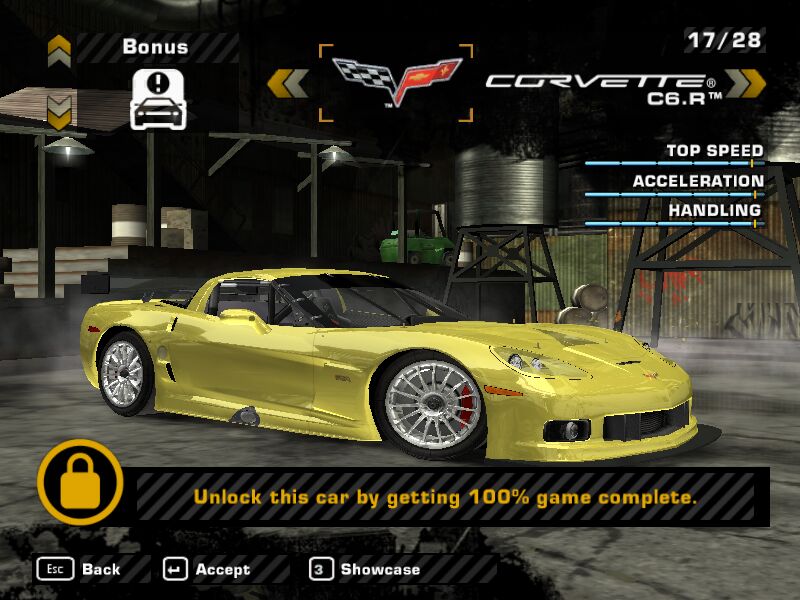Advance to the next car with right arrows
This screenshot has height=600, width=800.
[745, 82]
